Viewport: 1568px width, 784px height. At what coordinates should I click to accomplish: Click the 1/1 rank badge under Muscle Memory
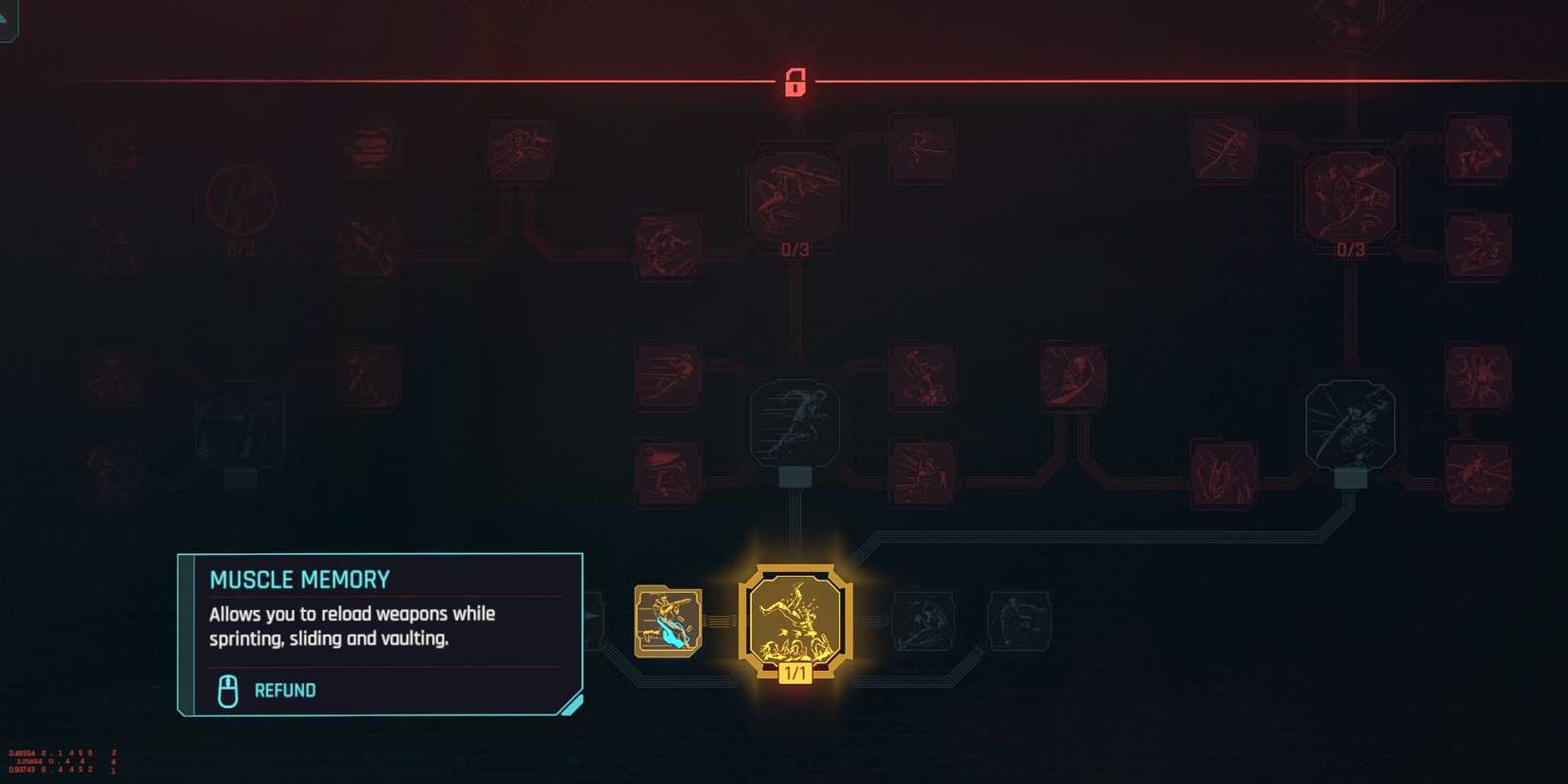tap(795, 678)
